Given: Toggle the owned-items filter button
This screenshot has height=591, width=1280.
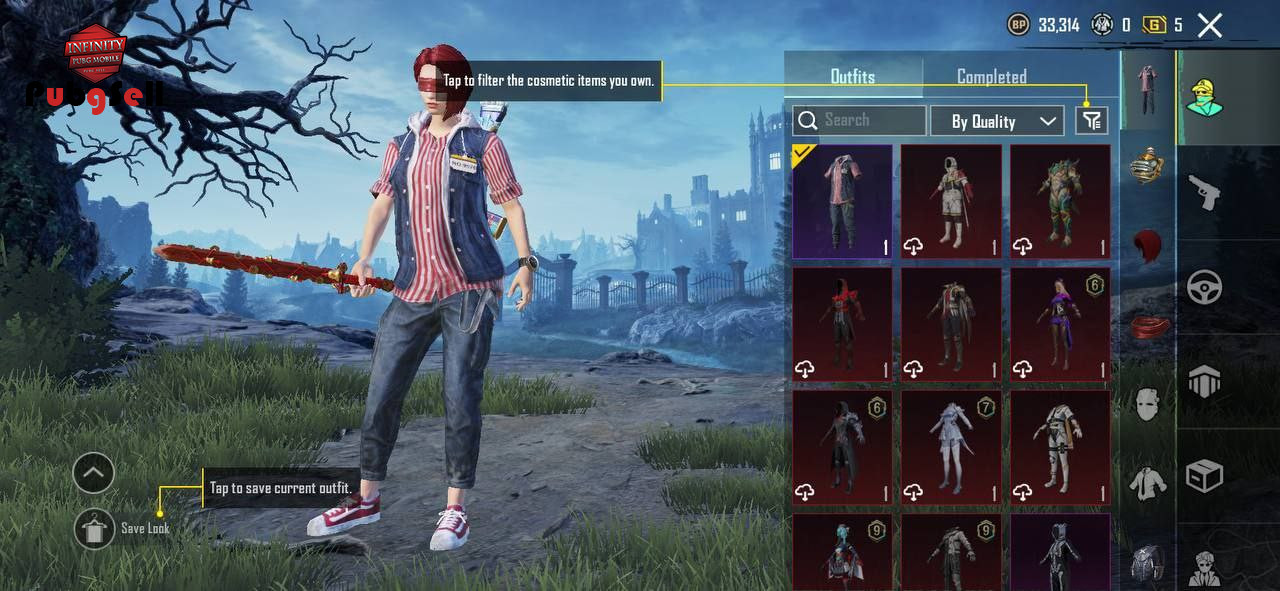Looking at the screenshot, I should (x=1091, y=121).
